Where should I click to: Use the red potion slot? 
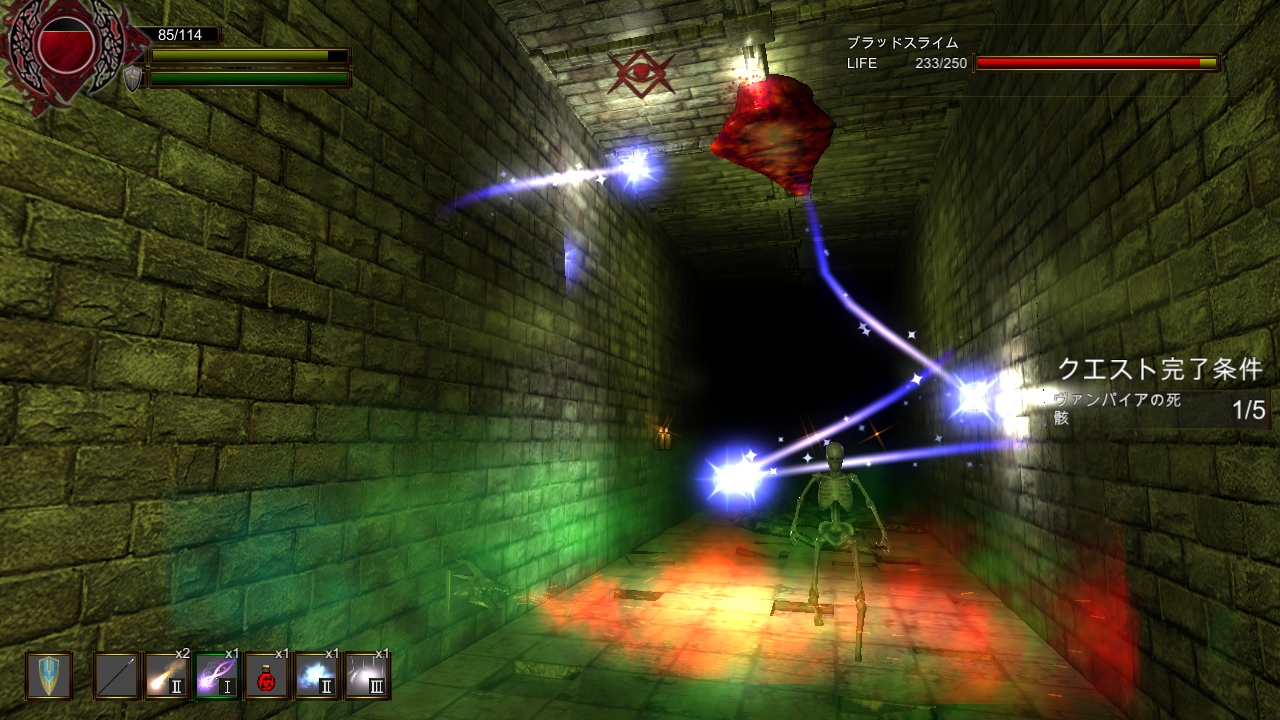[267, 676]
